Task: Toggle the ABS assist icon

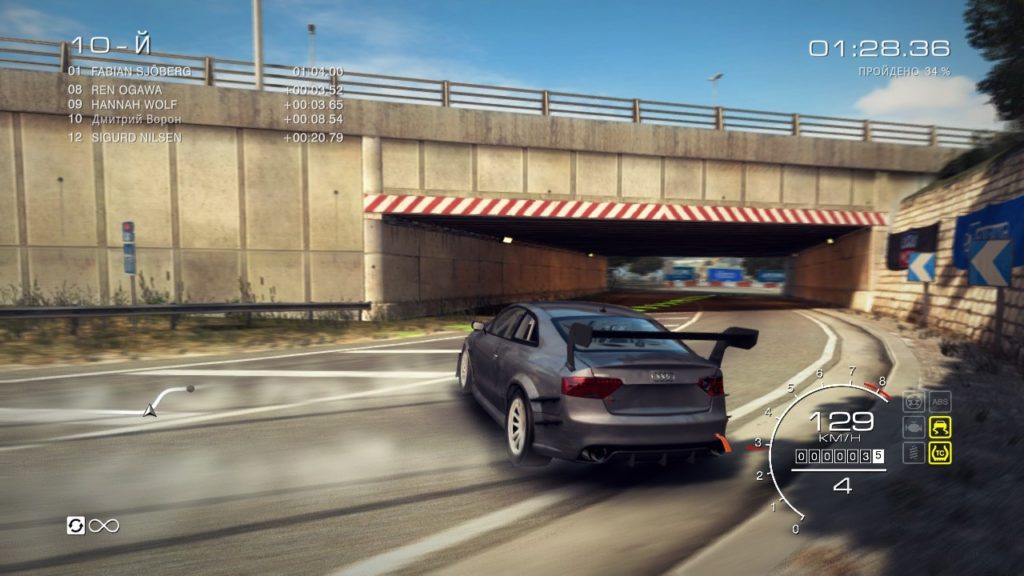Action: [x=939, y=401]
